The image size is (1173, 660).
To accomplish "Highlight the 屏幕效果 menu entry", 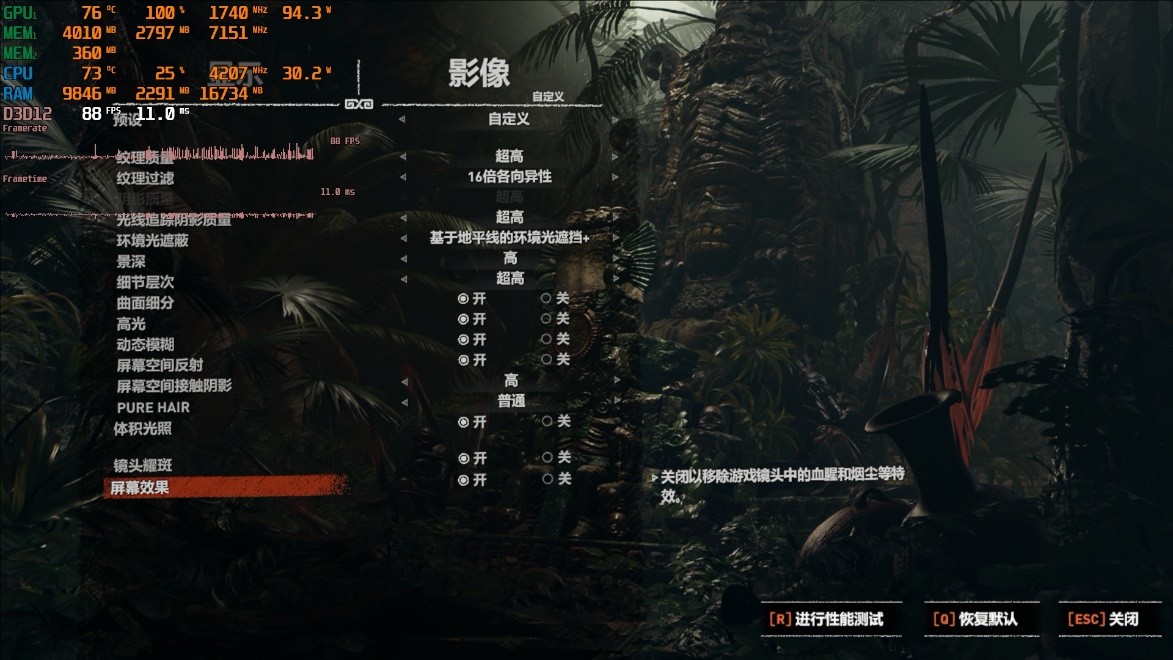I will click(140, 487).
